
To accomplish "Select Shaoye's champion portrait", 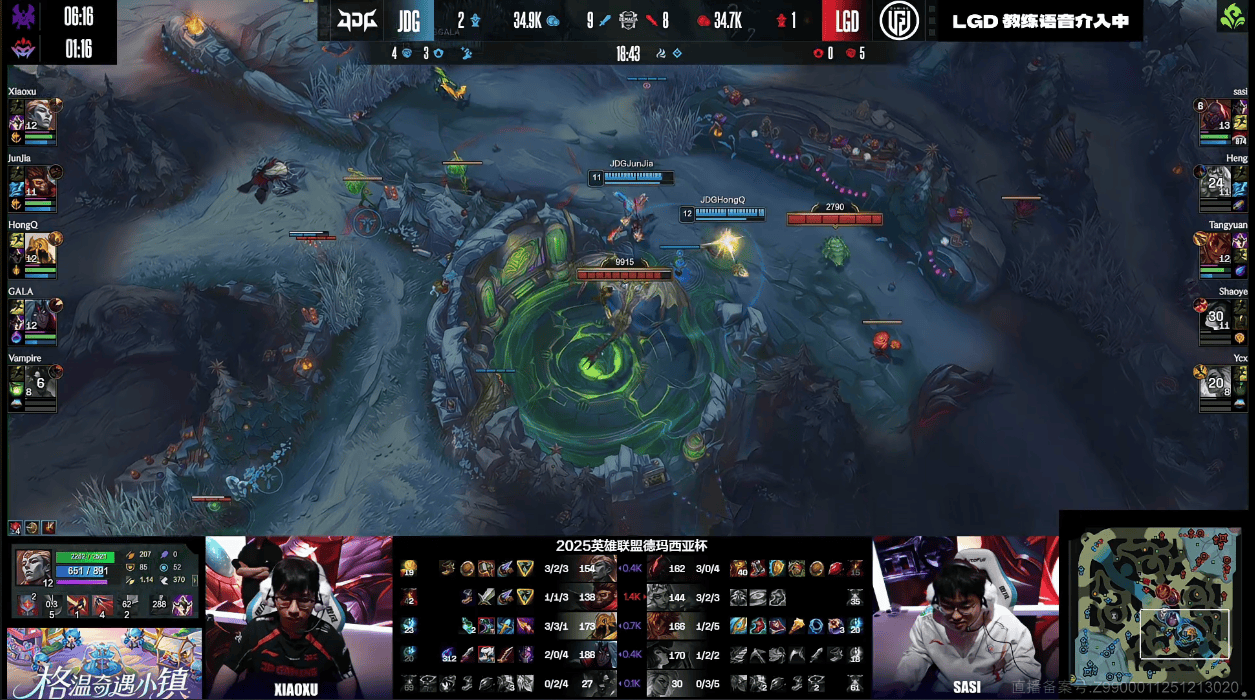I will pos(1216,314).
